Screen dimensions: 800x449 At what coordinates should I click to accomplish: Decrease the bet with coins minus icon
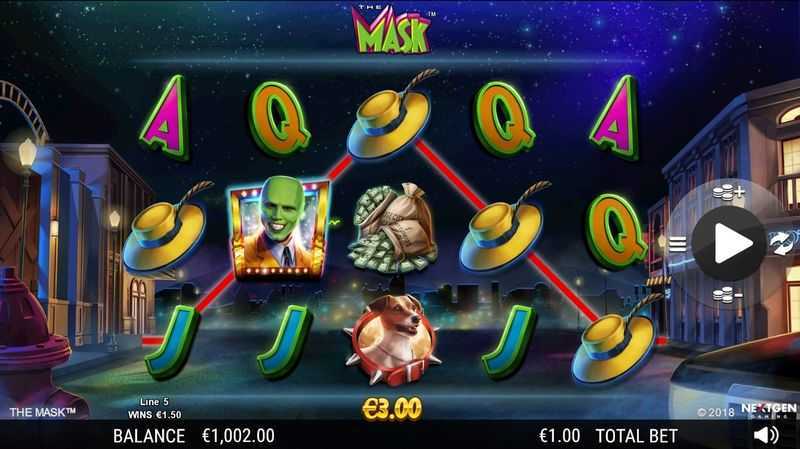(x=729, y=293)
